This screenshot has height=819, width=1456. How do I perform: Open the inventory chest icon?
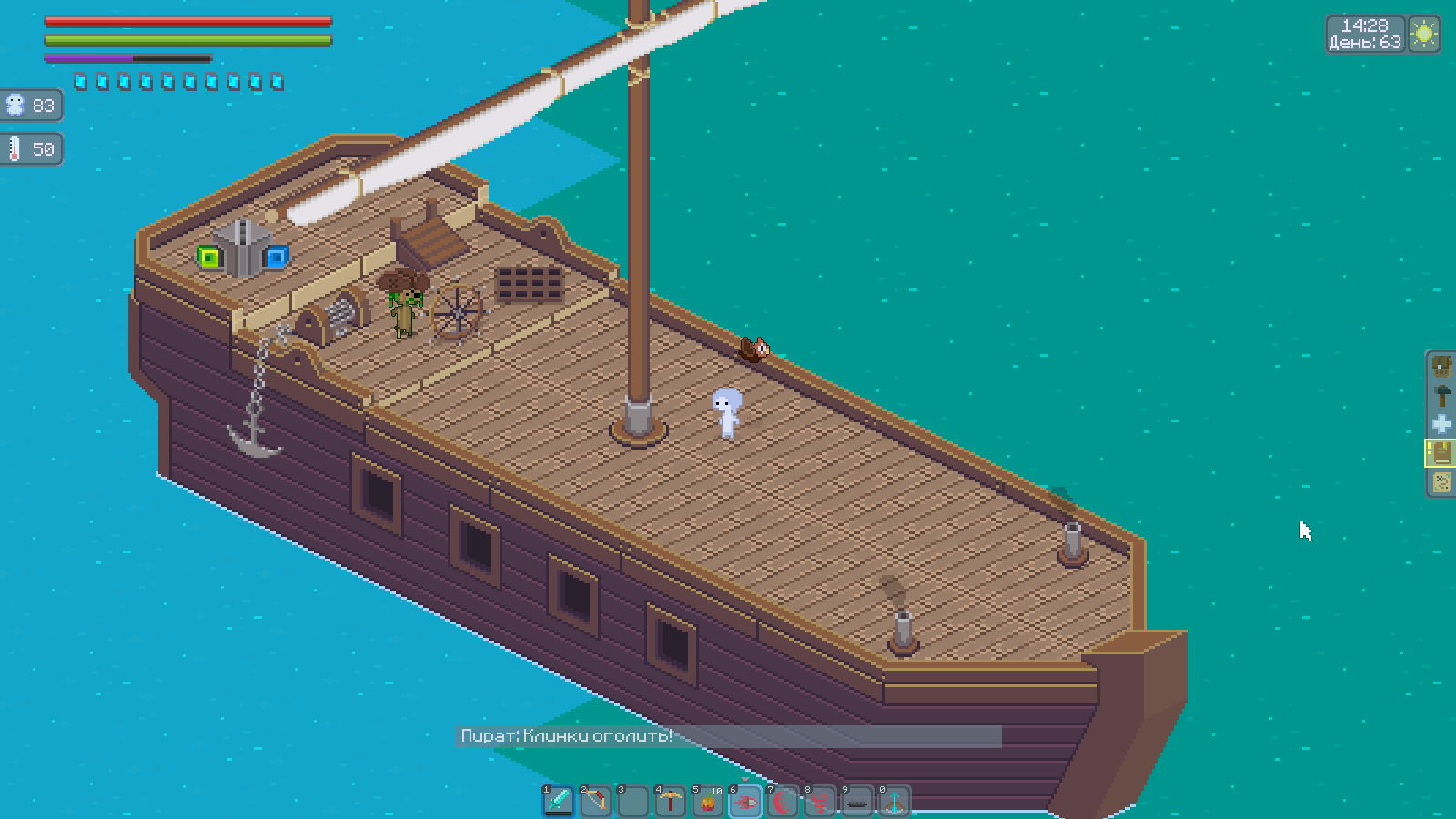click(x=1441, y=366)
